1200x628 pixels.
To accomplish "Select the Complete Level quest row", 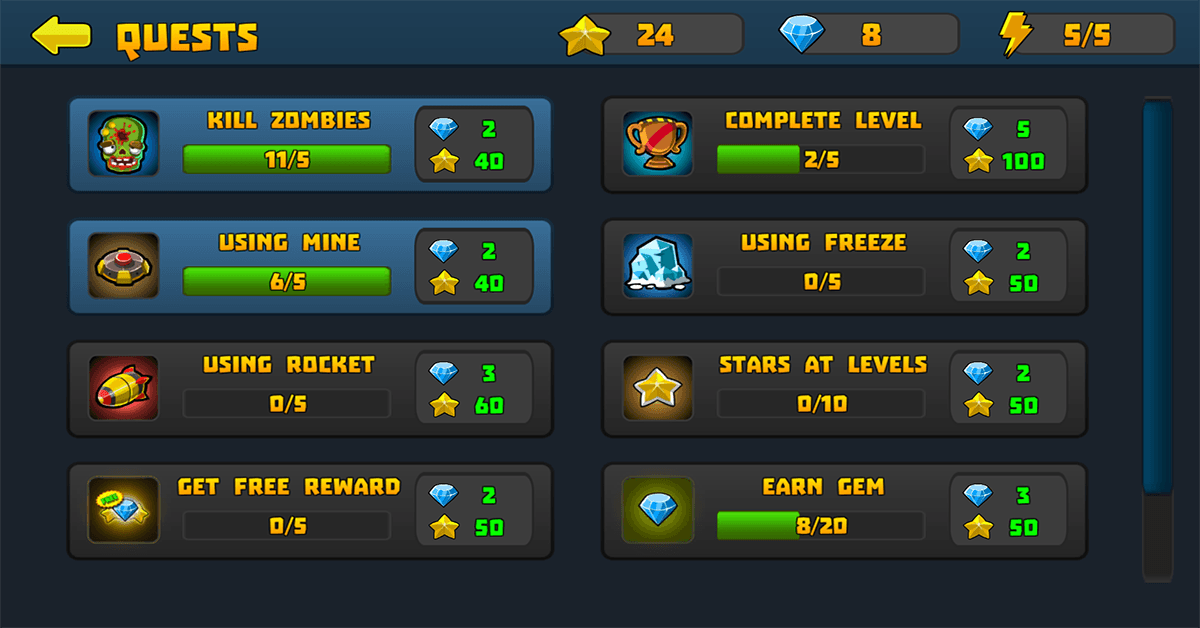I will pyautogui.click(x=843, y=145).
